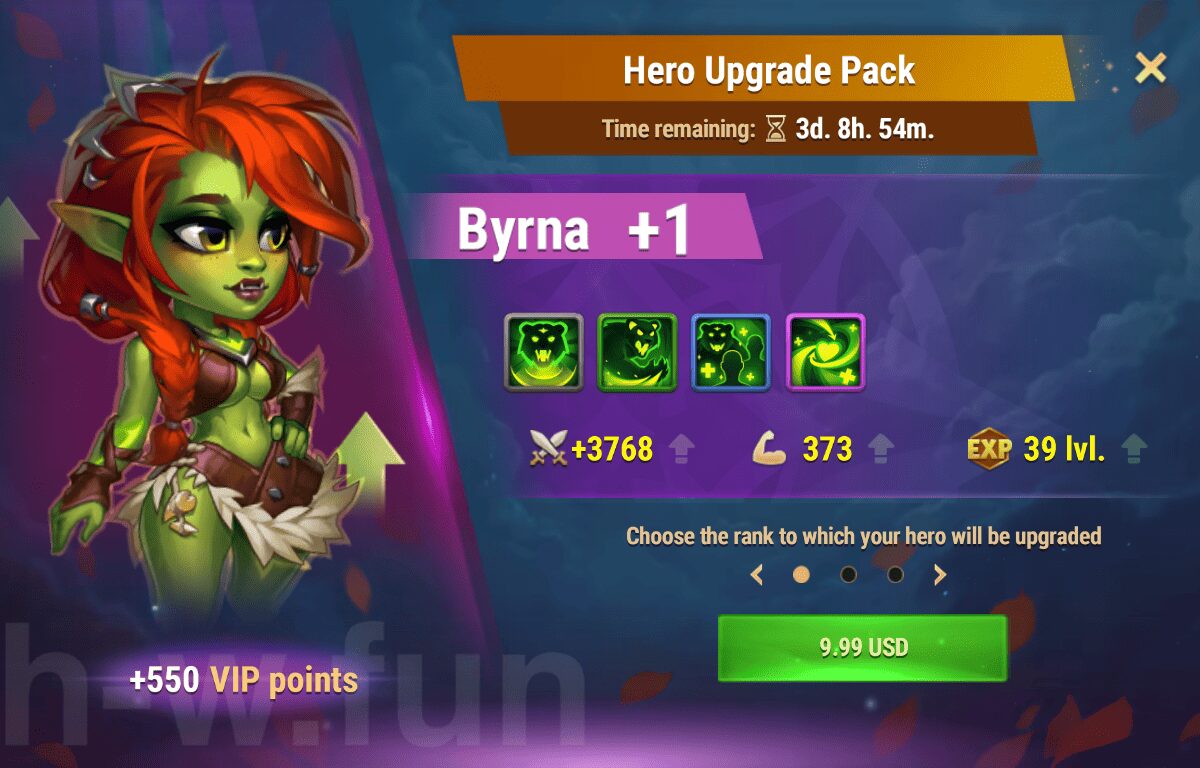Inspect the purple-framed heart swirl skill
This screenshot has height=768, width=1200.
[x=825, y=352]
